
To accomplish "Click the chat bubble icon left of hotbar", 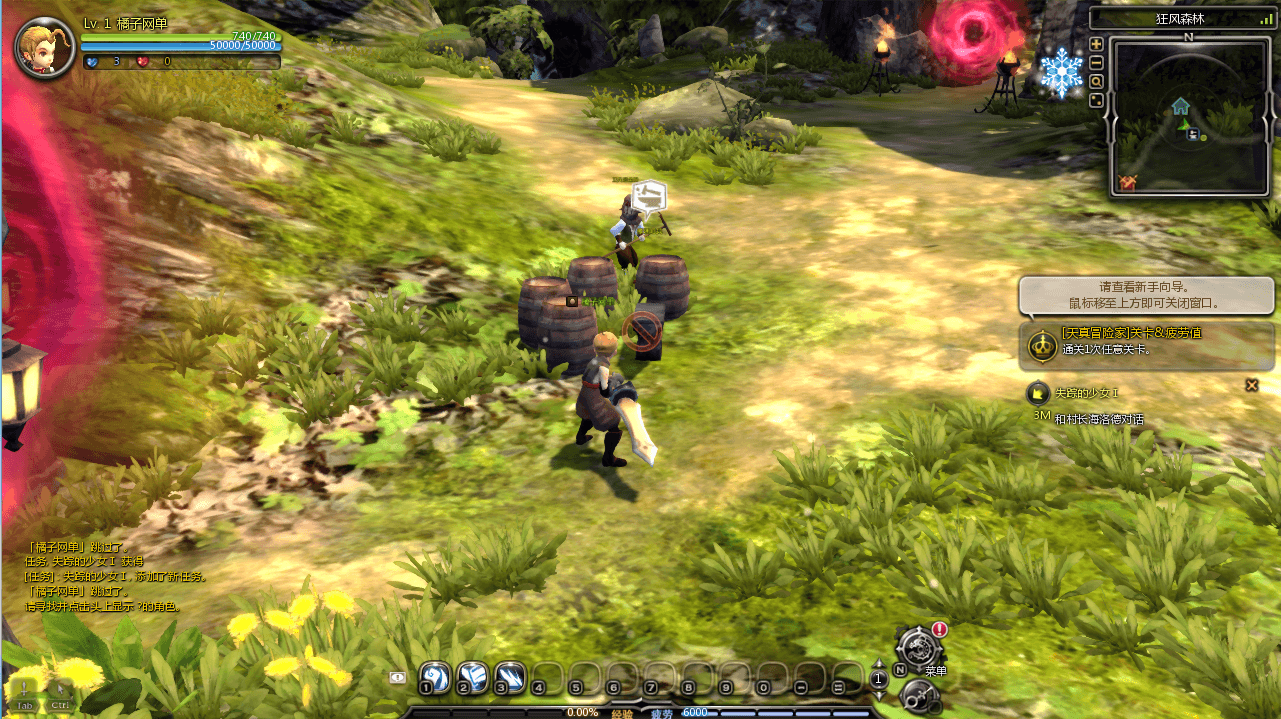I will pos(398,677).
